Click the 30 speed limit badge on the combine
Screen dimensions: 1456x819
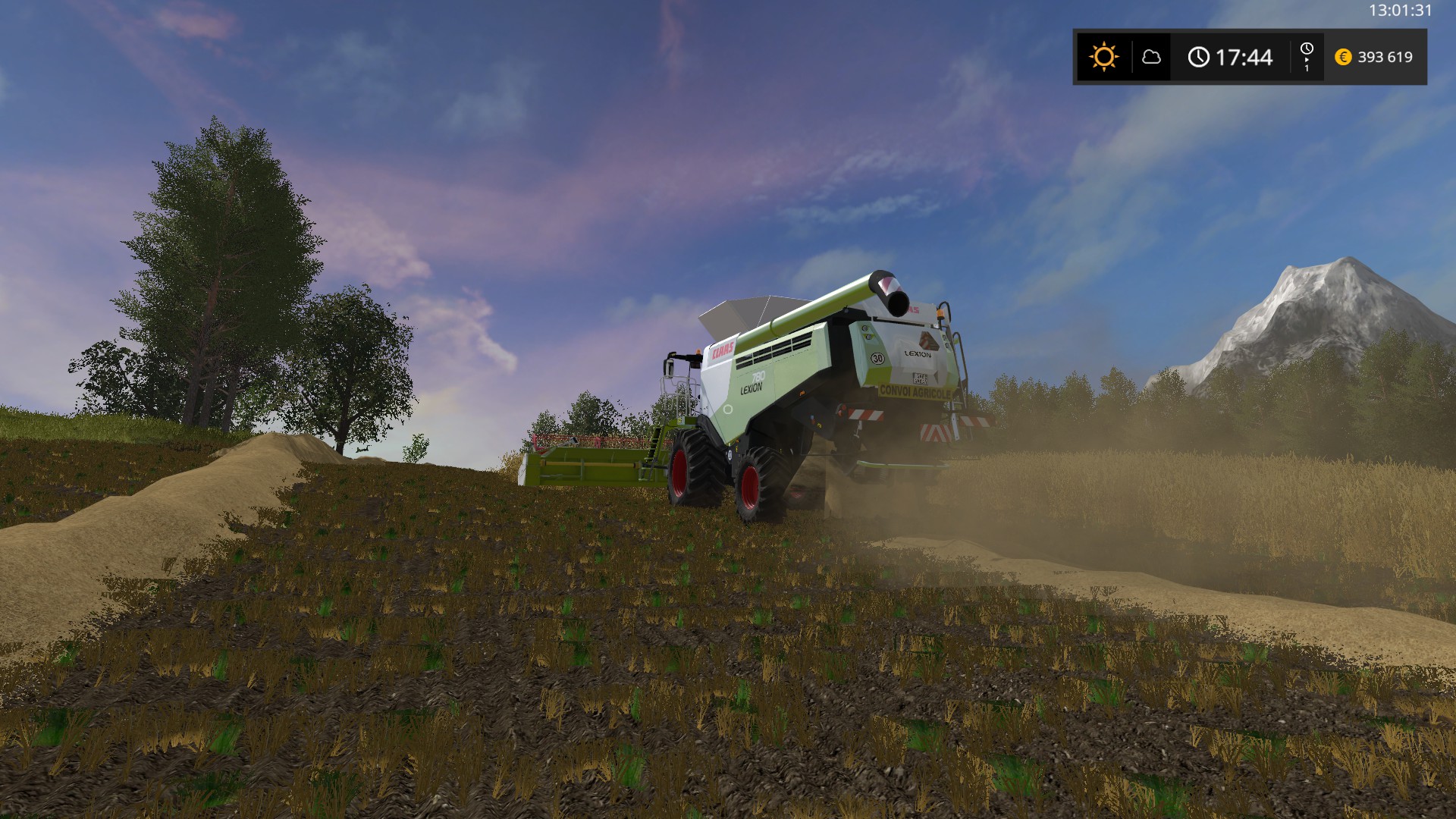[x=877, y=357]
